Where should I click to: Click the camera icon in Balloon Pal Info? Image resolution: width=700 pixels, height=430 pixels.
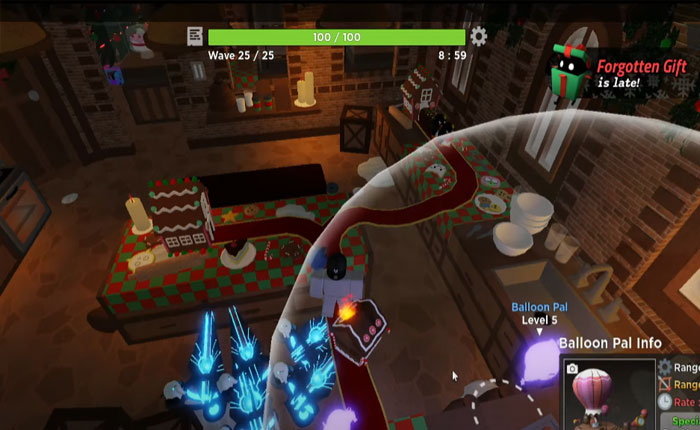(573, 369)
